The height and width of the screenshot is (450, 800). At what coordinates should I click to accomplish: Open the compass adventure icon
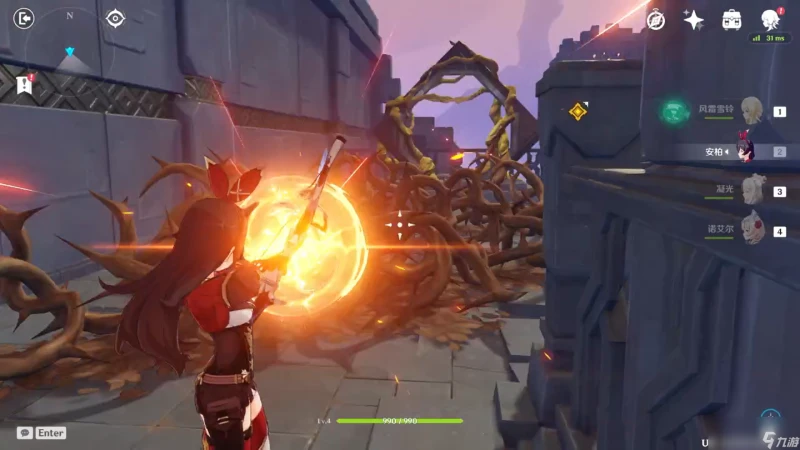(x=656, y=19)
